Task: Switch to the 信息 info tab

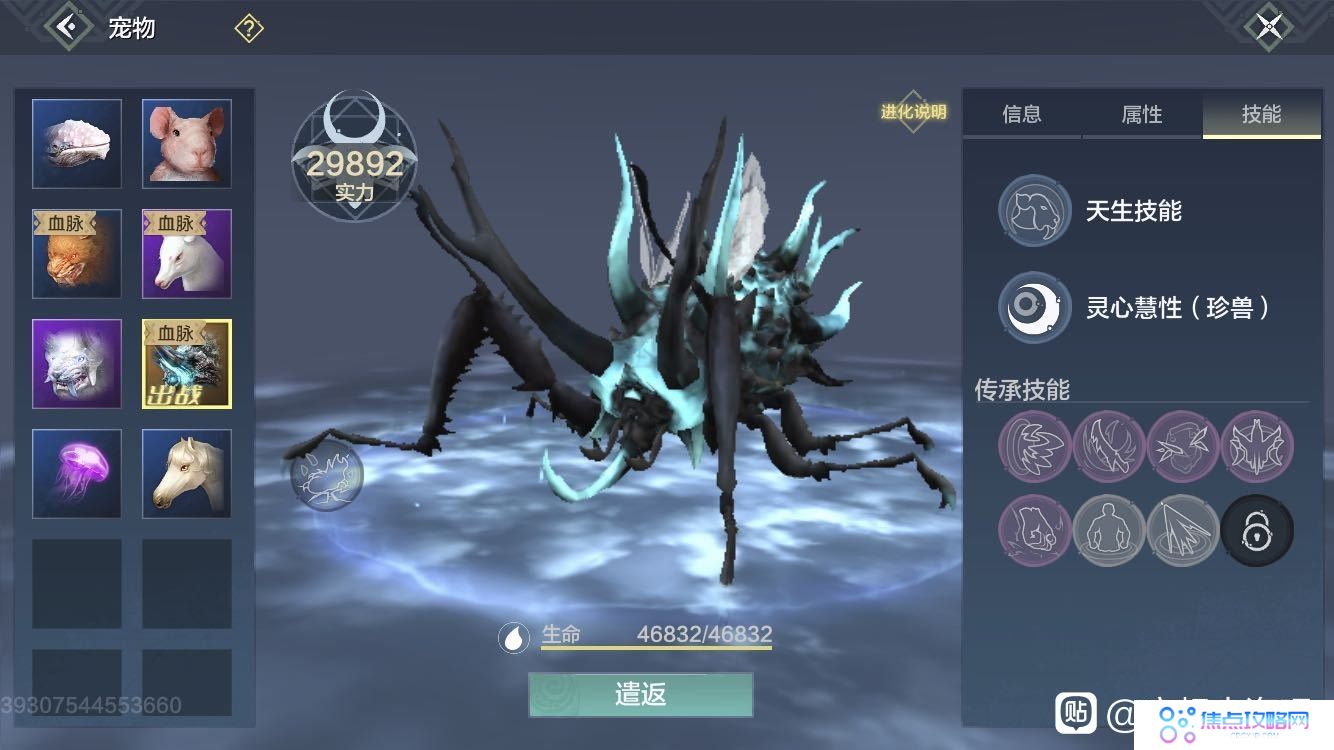Action: tap(1022, 115)
